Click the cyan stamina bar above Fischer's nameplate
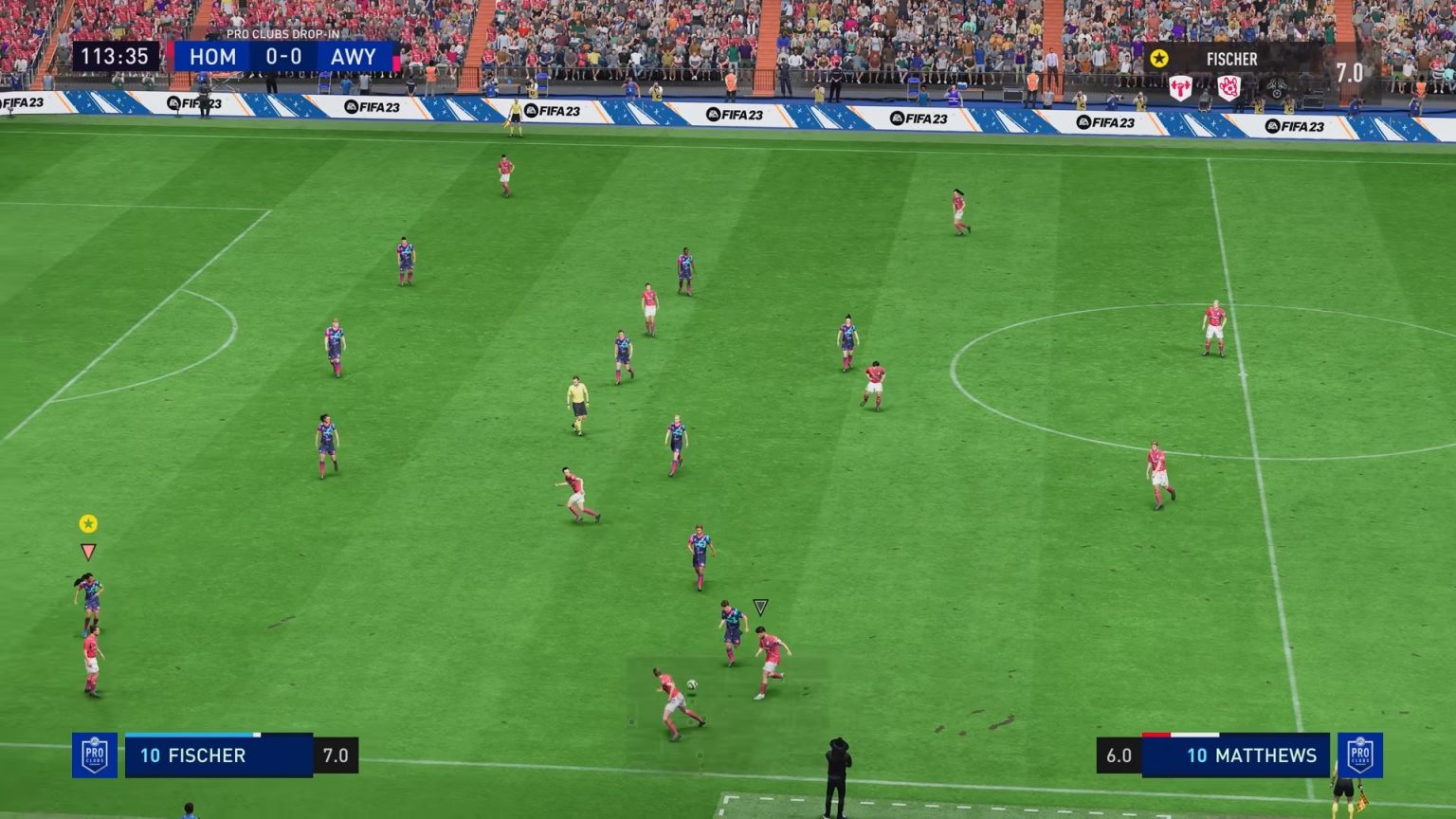The image size is (1456, 819). pos(188,735)
